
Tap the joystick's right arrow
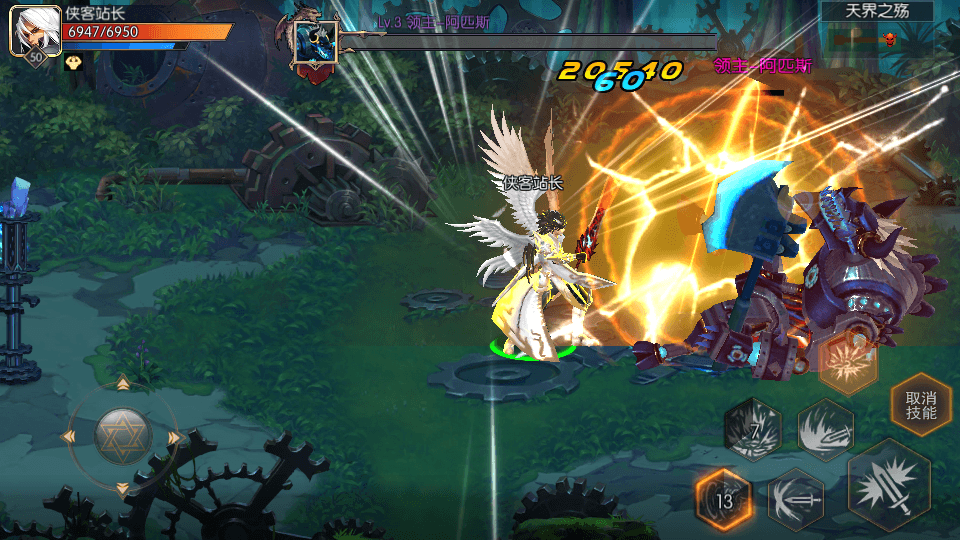pyautogui.click(x=174, y=437)
